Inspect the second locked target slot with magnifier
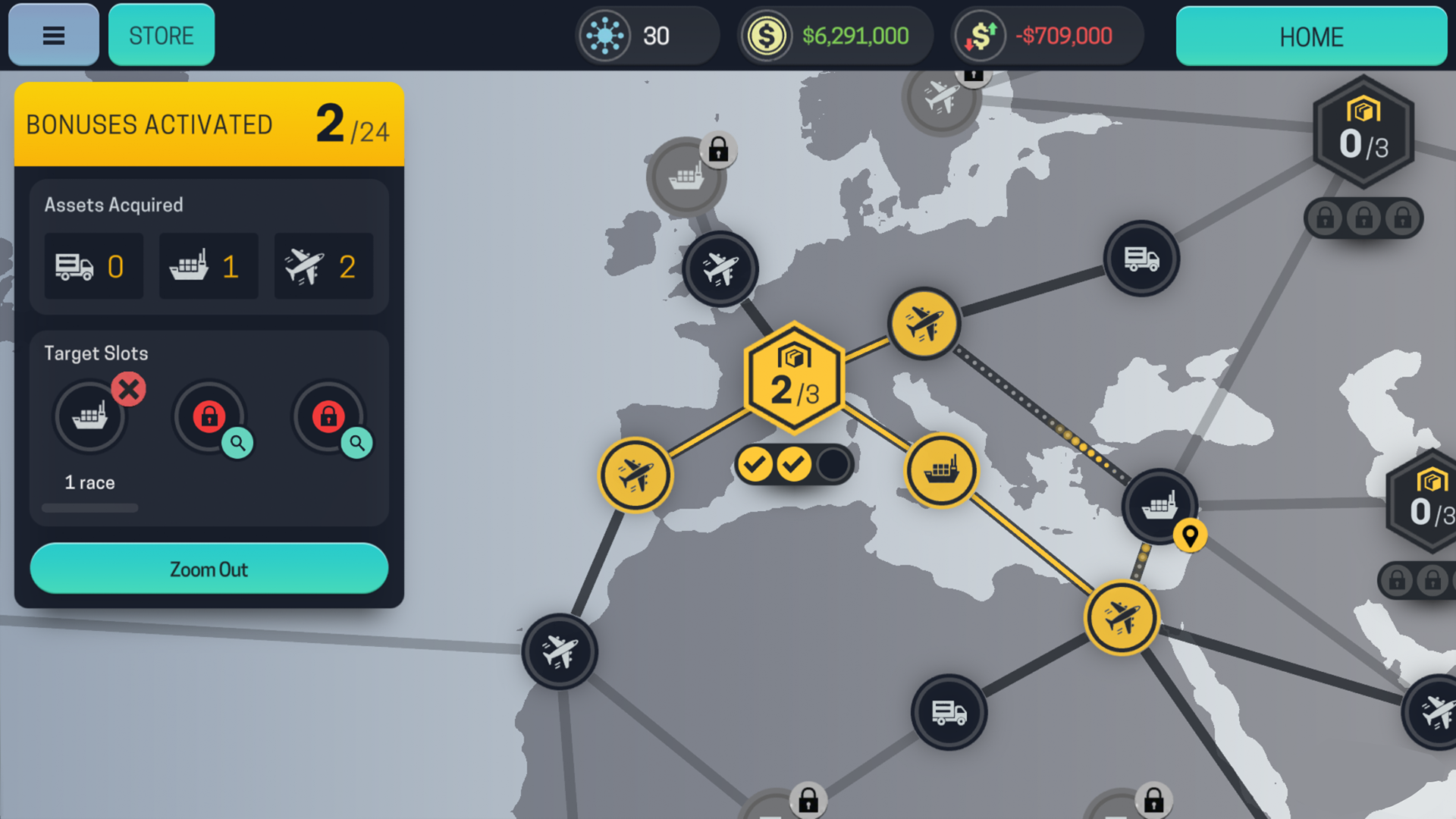The height and width of the screenshot is (819, 1456). (x=238, y=444)
